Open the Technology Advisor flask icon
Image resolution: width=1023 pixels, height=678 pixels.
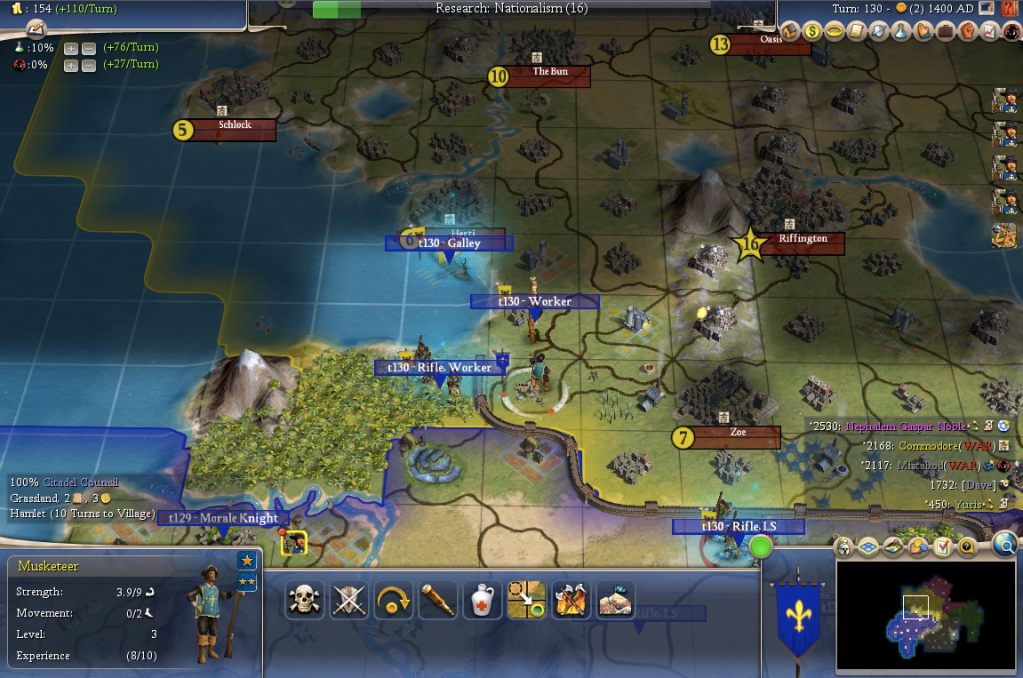(x=901, y=31)
